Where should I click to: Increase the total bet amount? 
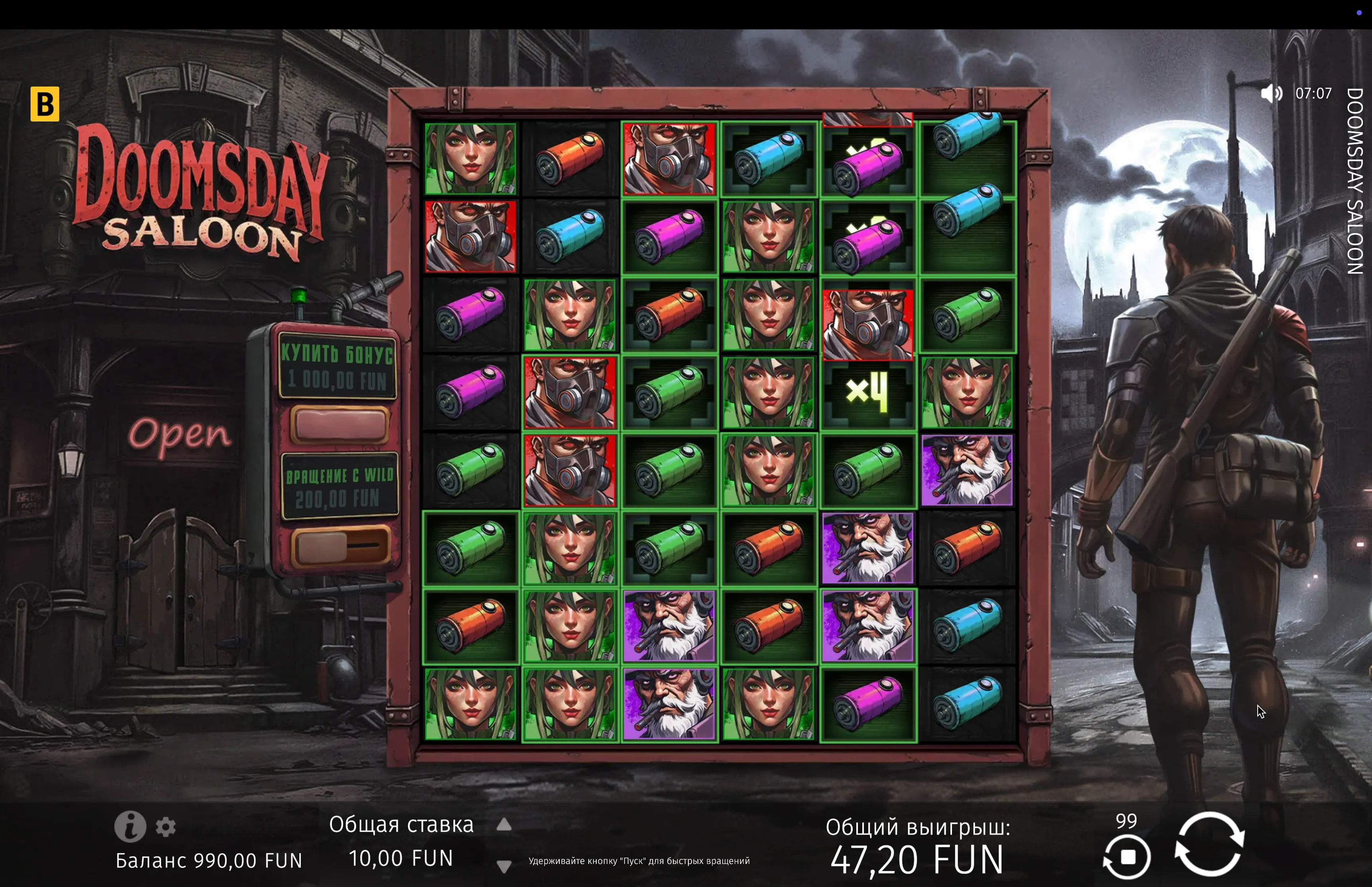(x=504, y=825)
